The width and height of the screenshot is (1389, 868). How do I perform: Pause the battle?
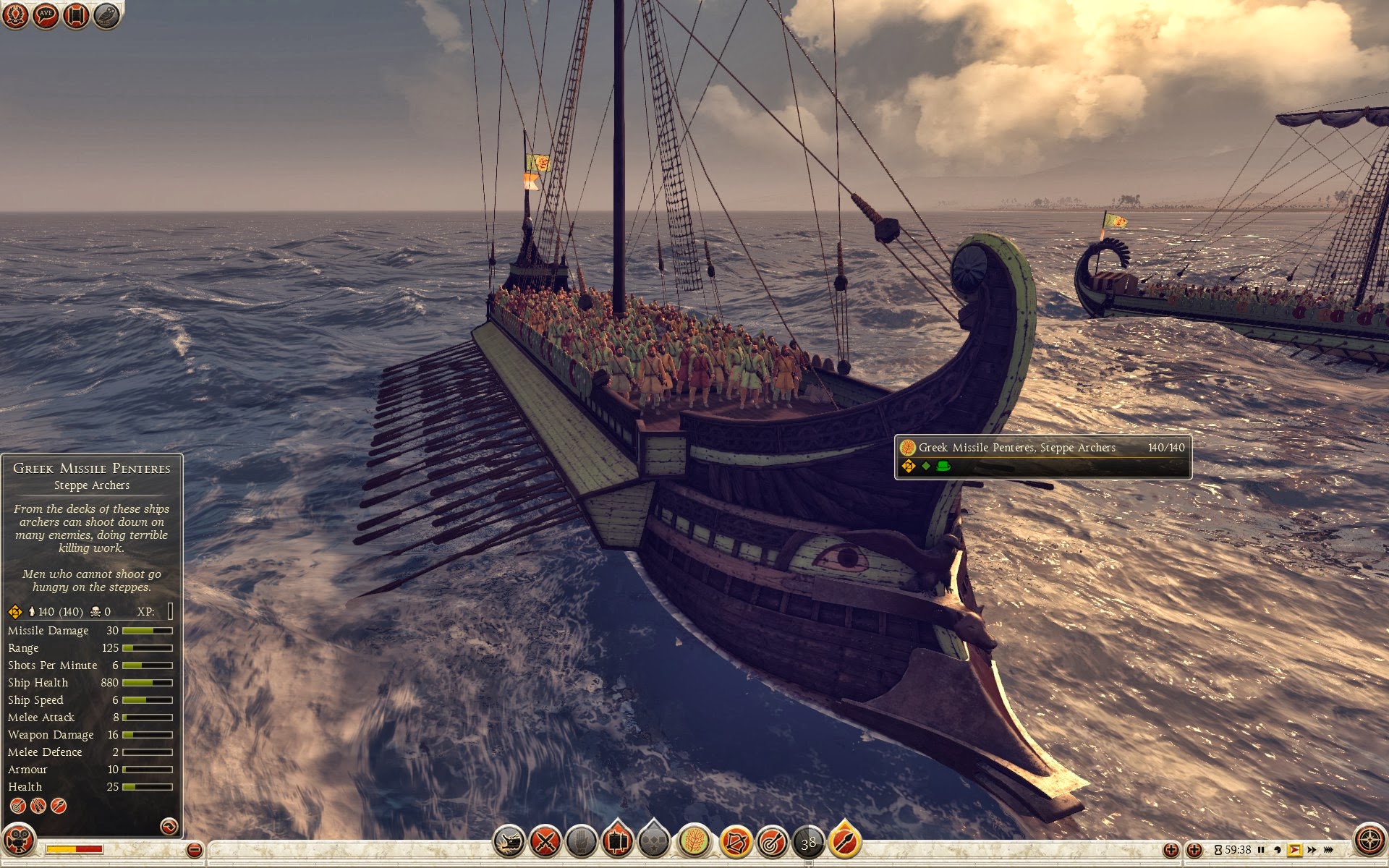click(1261, 850)
